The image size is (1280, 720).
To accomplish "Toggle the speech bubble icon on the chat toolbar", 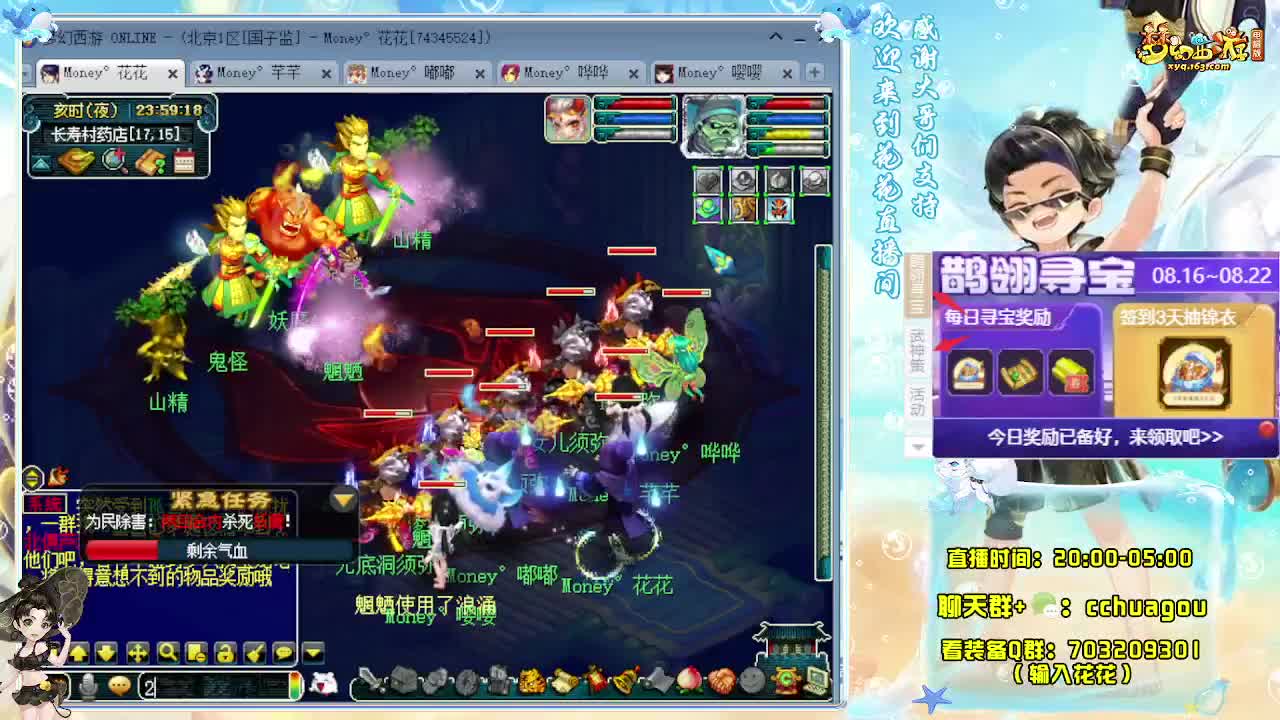I will (x=284, y=653).
